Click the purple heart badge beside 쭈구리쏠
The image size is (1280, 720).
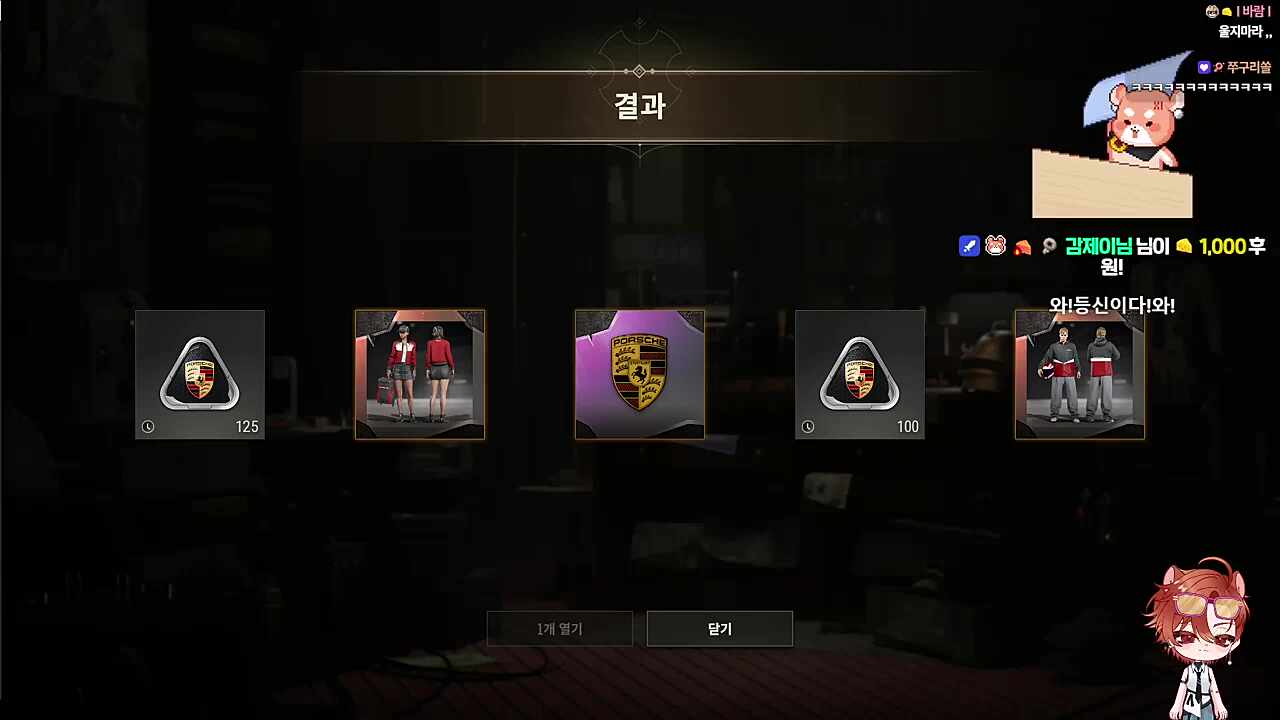pyautogui.click(x=1204, y=67)
